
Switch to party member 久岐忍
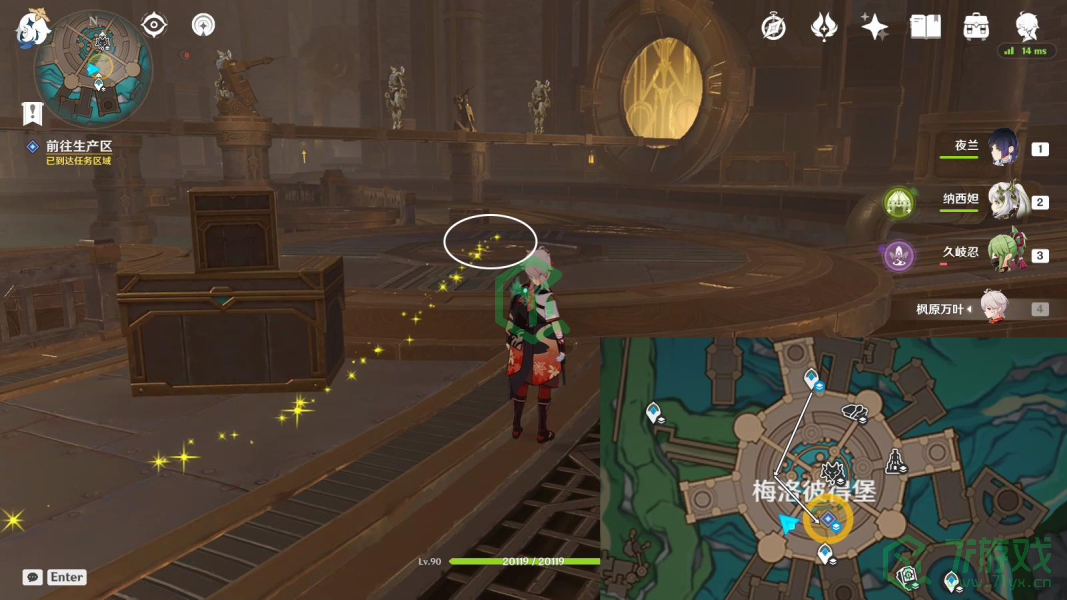[x=1004, y=254]
